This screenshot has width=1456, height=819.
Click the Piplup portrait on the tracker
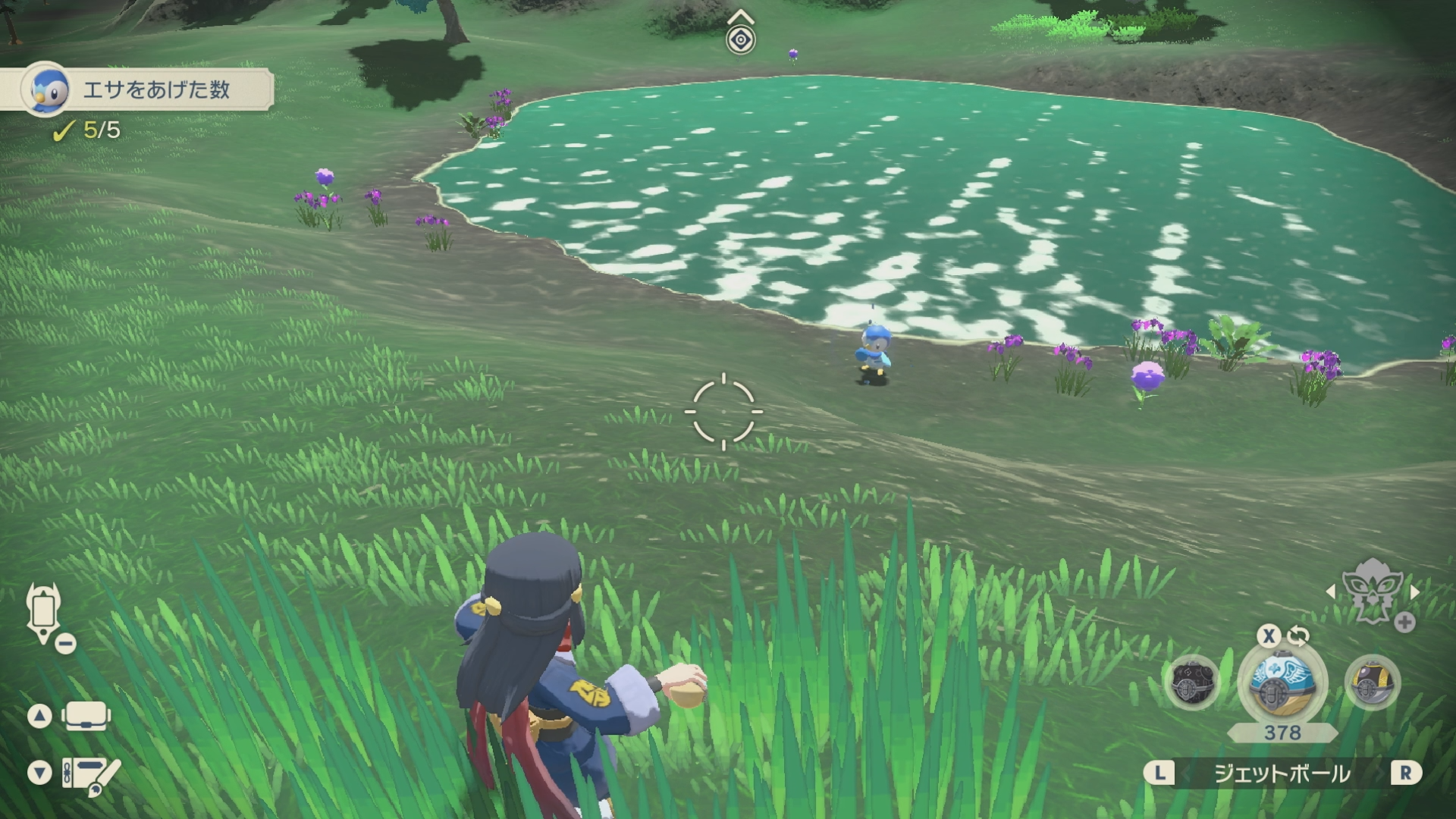[x=45, y=89]
